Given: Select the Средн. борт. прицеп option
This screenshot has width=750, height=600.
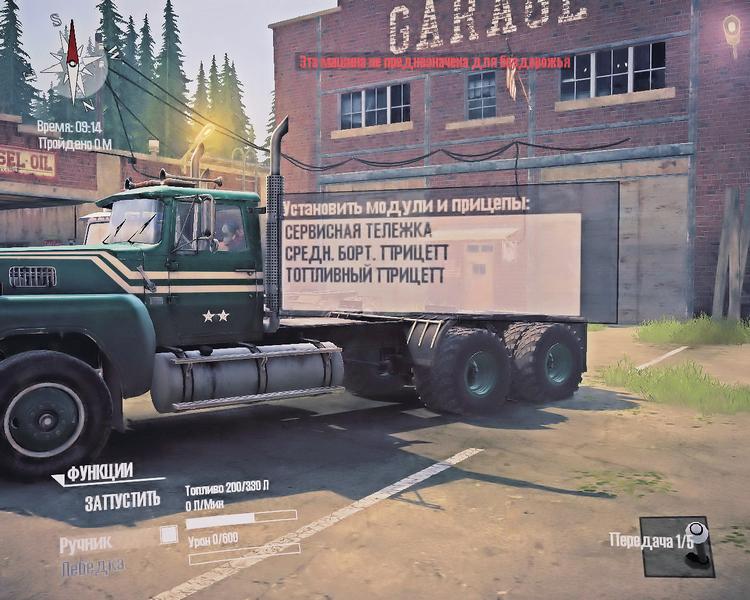Looking at the screenshot, I should coord(364,251).
